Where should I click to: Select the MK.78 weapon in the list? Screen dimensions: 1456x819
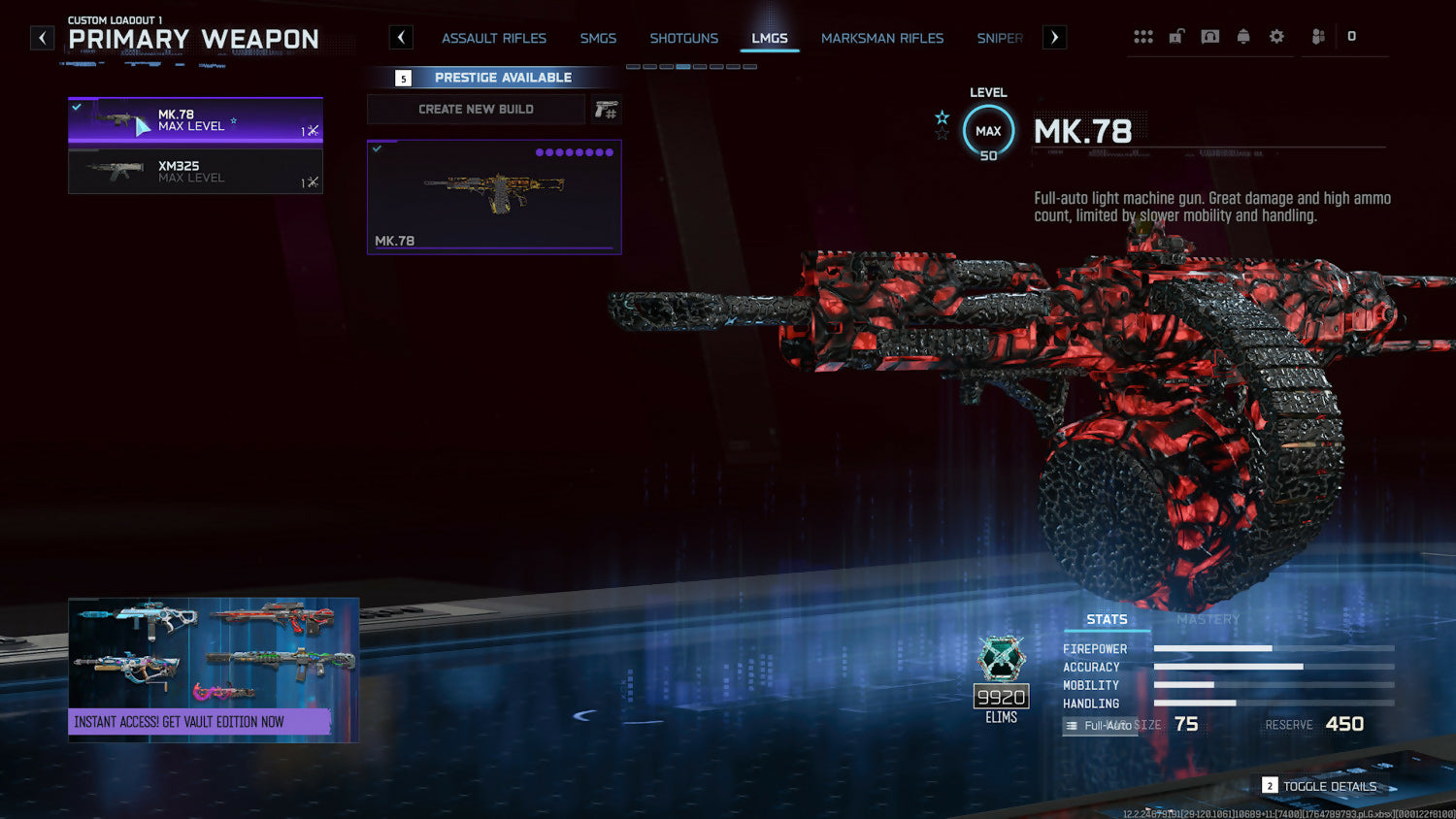[195, 120]
